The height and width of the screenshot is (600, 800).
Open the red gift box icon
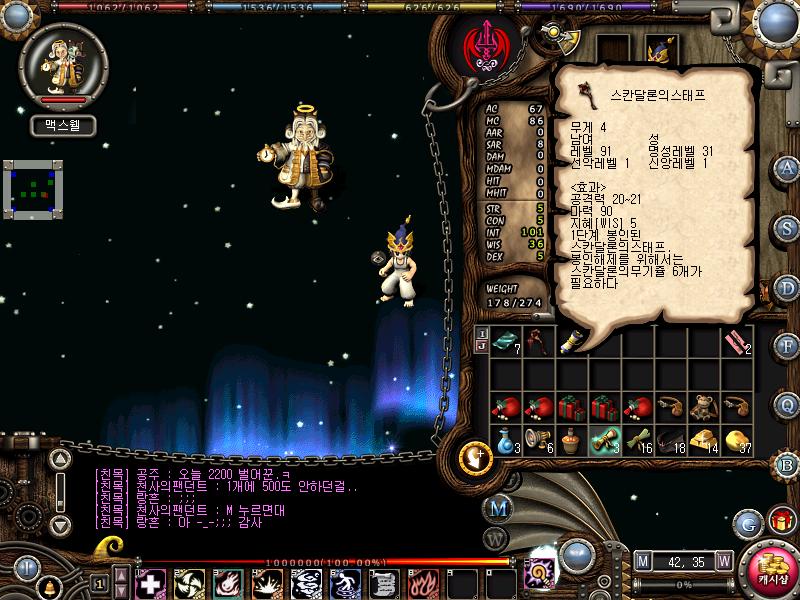click(780, 521)
